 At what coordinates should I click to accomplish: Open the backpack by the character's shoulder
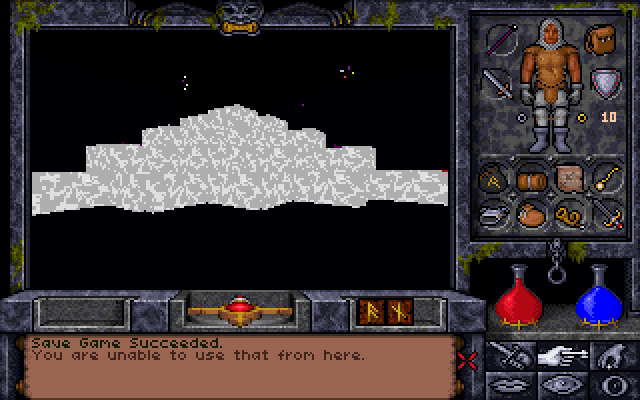click(601, 41)
